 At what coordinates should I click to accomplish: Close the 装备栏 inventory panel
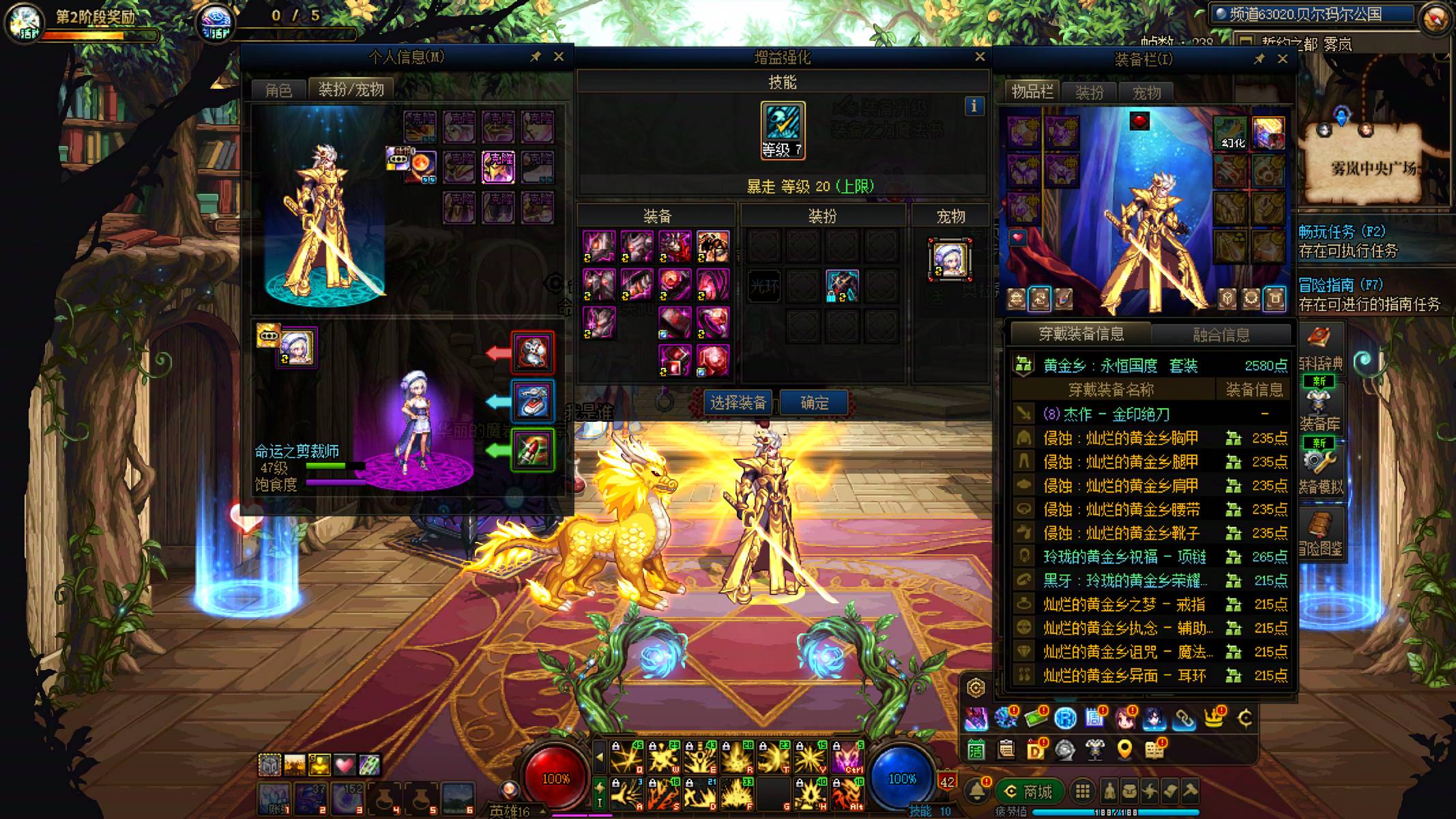[x=1283, y=59]
